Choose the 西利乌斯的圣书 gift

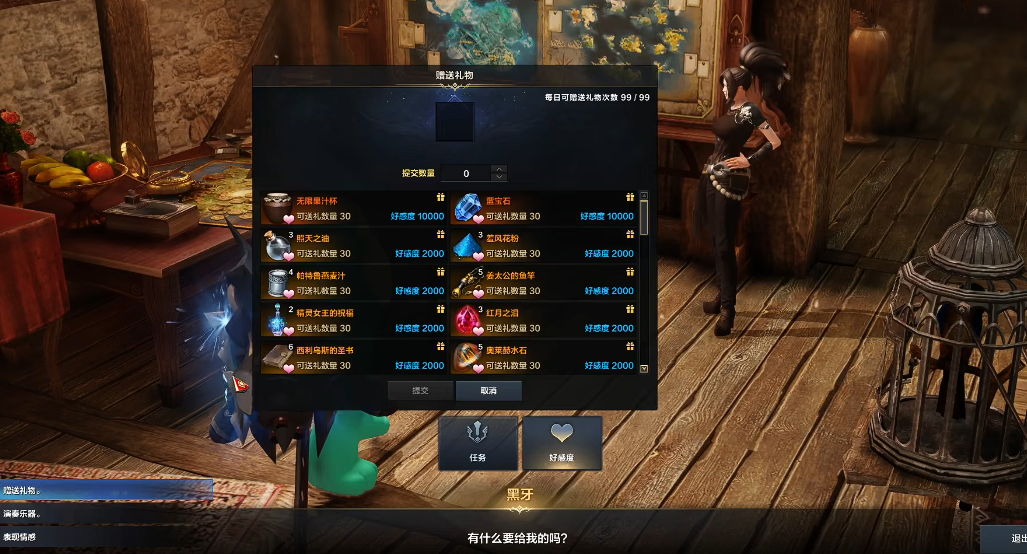353,357
